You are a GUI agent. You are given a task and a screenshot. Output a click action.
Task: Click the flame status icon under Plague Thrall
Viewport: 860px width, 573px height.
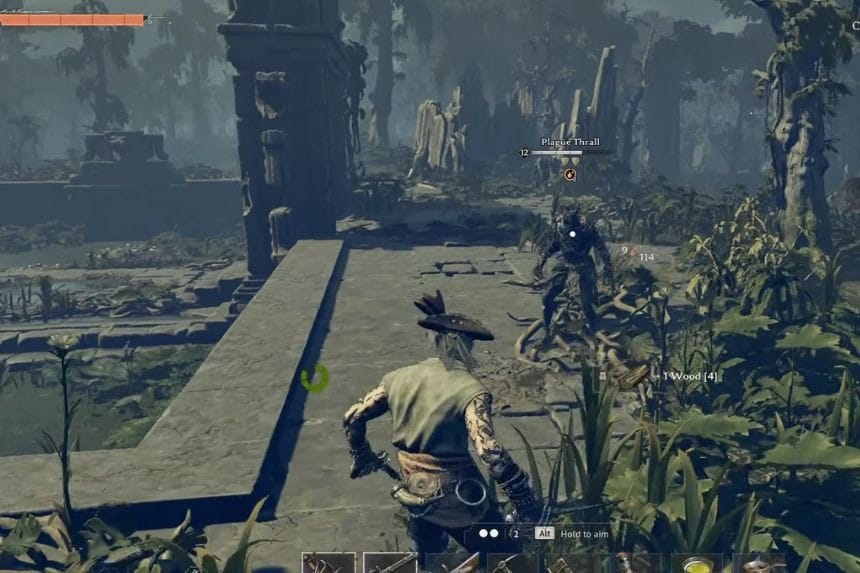pyautogui.click(x=570, y=174)
